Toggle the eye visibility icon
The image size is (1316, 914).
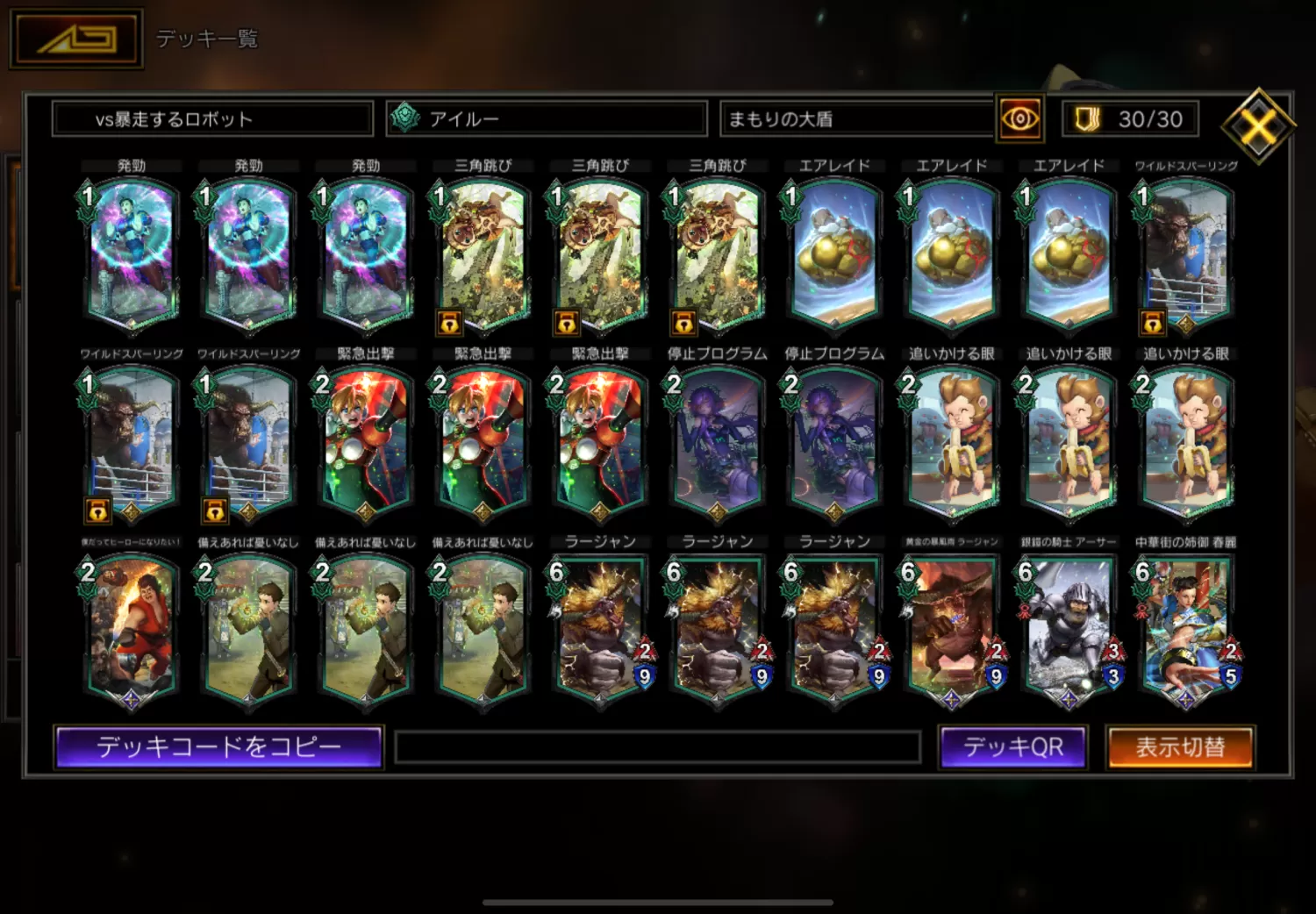tap(1019, 118)
